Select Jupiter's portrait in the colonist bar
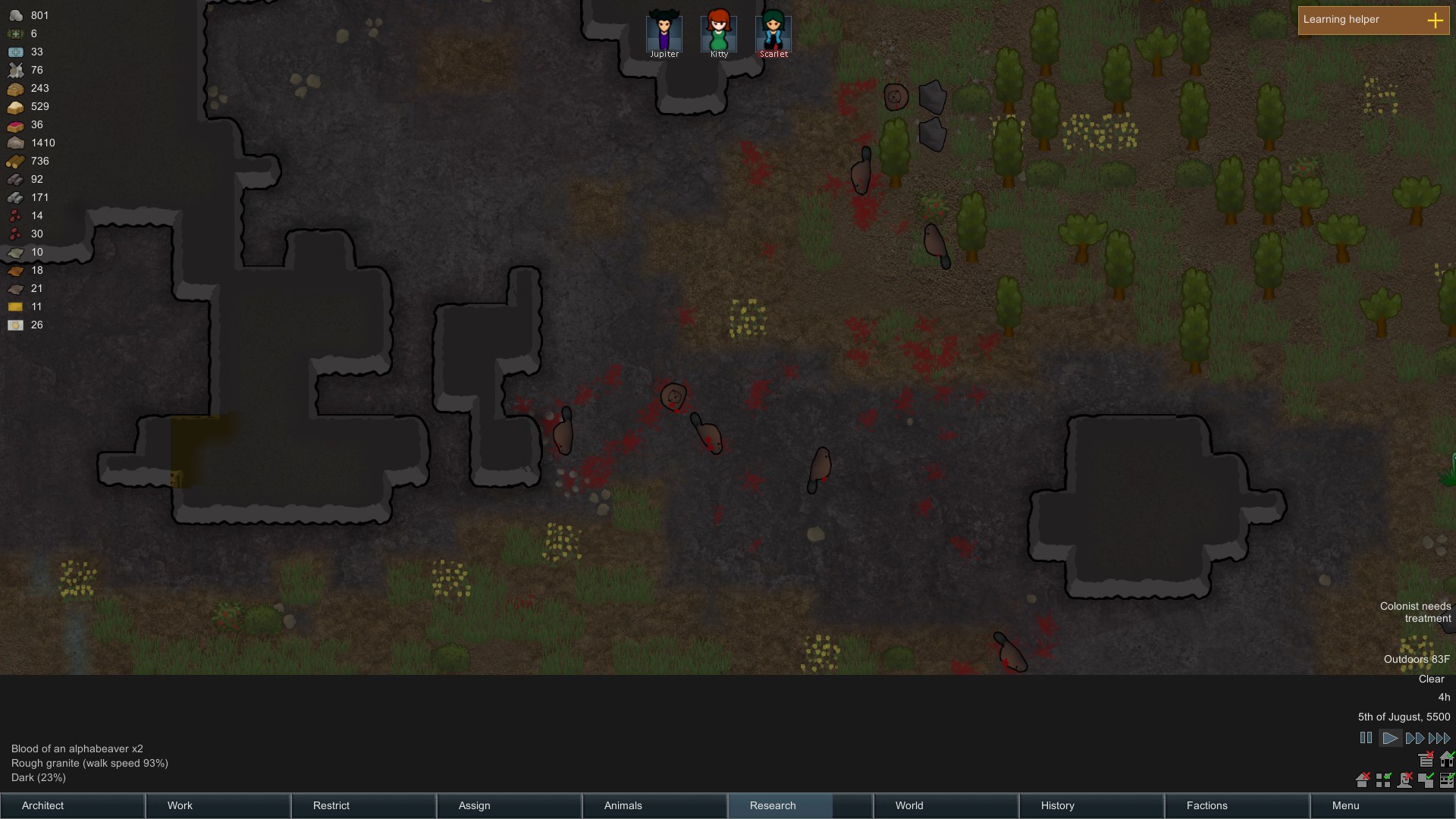Image resolution: width=1456 pixels, height=819 pixels. 663,32
